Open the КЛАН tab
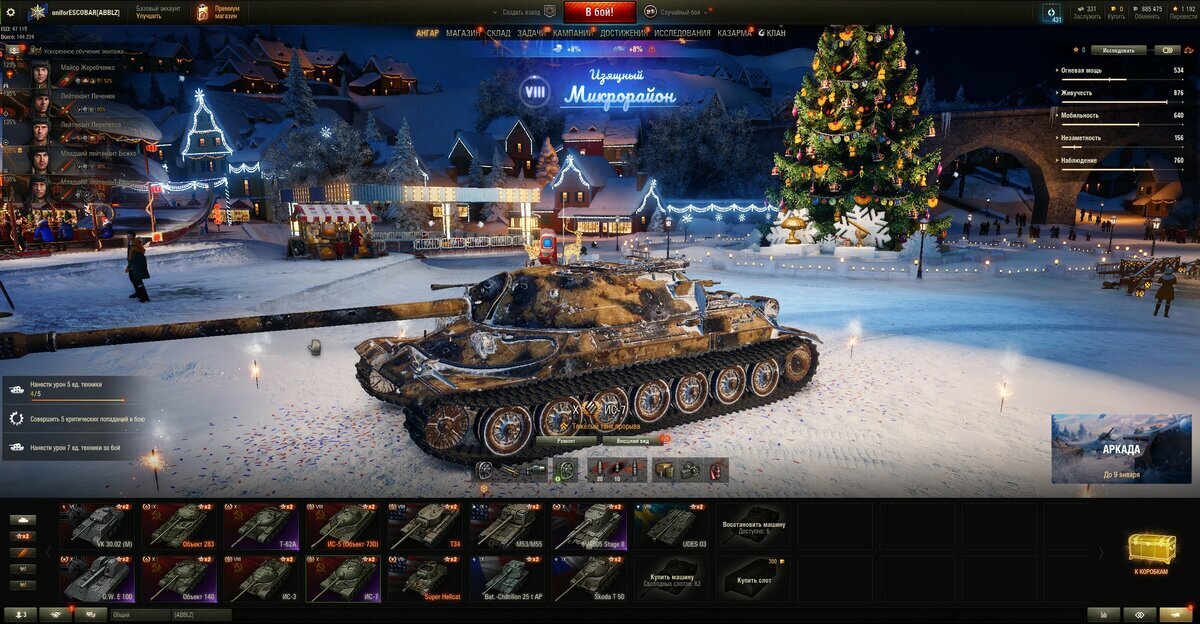This screenshot has width=1200, height=624. click(774, 33)
